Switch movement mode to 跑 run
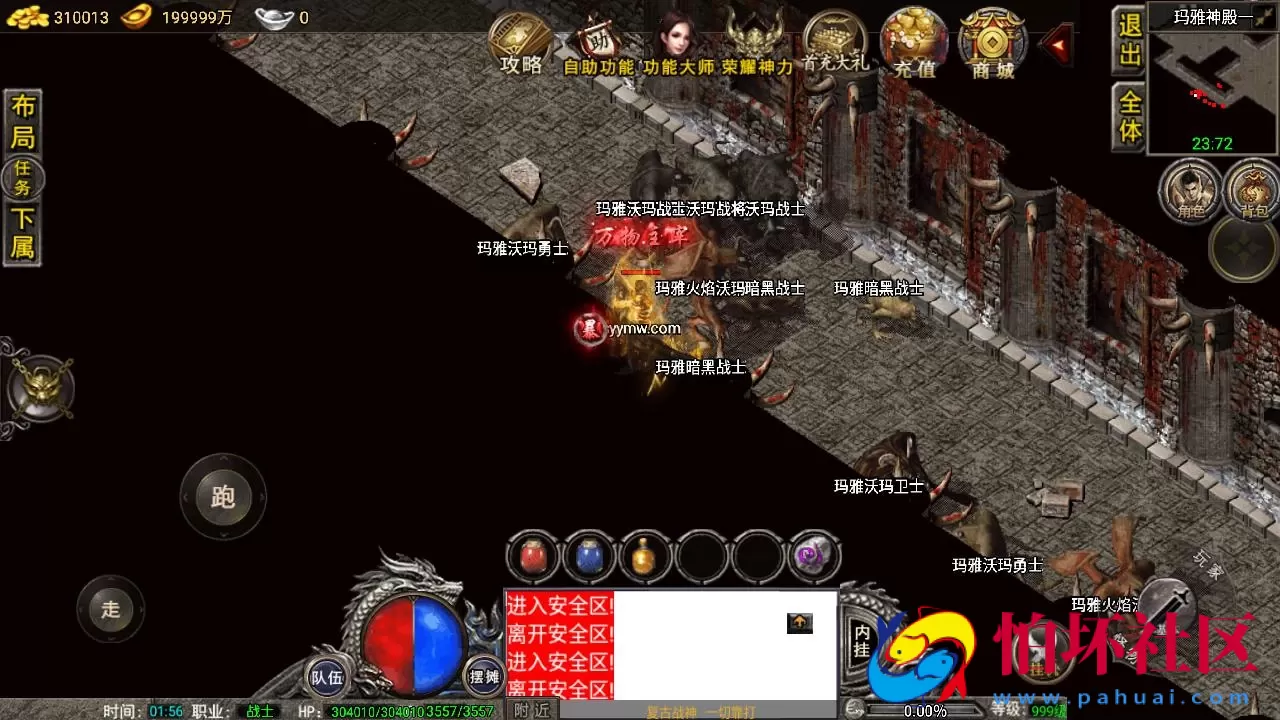1280x720 pixels. point(222,497)
